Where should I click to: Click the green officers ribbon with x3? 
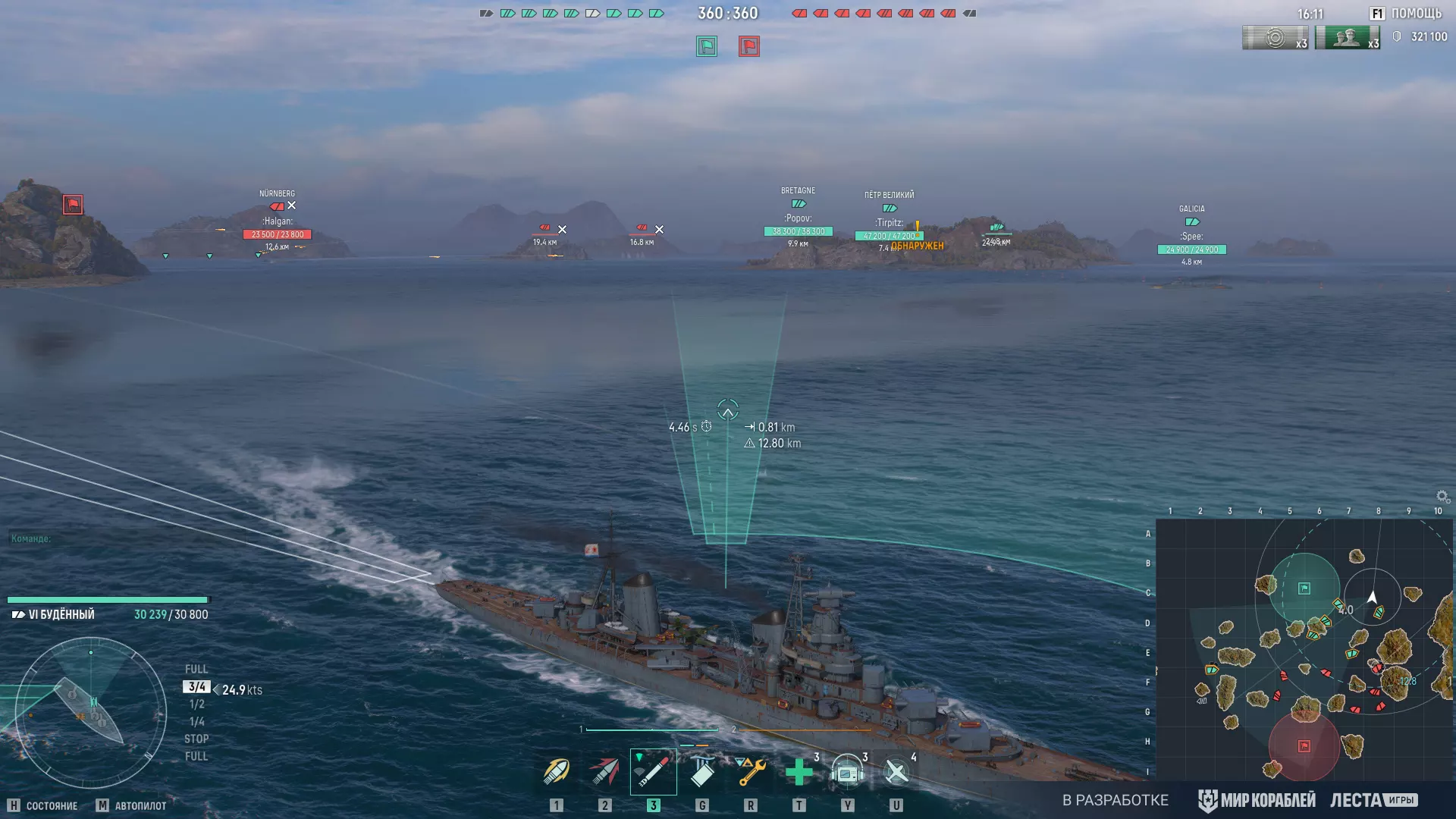(1347, 38)
